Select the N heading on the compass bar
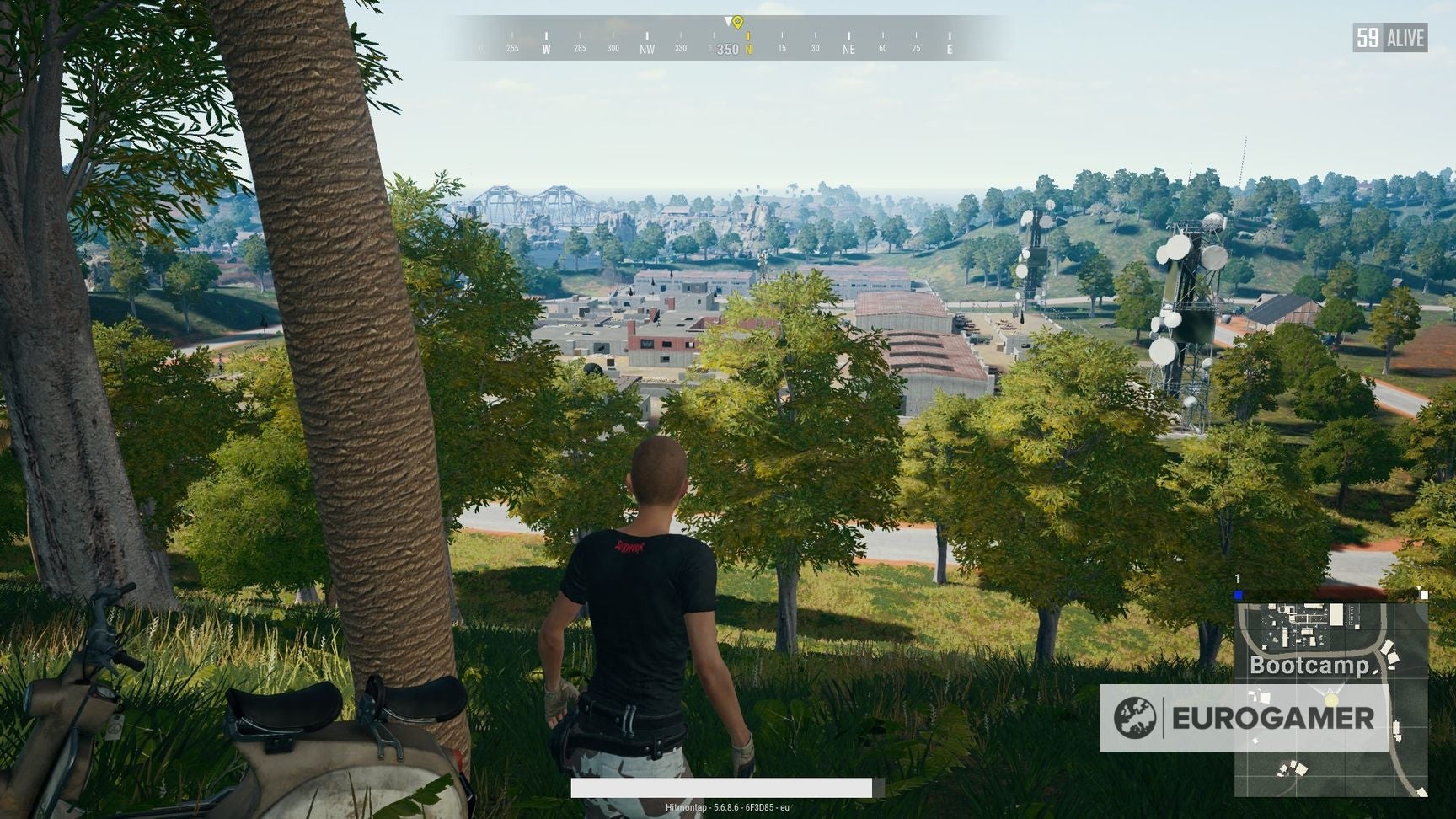The height and width of the screenshot is (819, 1456). [749, 49]
